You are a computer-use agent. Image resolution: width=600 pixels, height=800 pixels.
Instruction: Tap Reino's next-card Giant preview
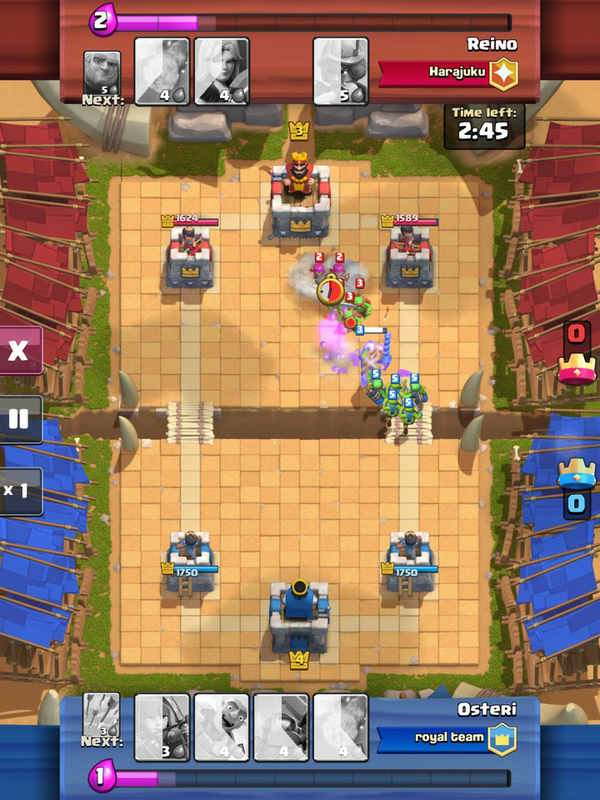(x=102, y=74)
